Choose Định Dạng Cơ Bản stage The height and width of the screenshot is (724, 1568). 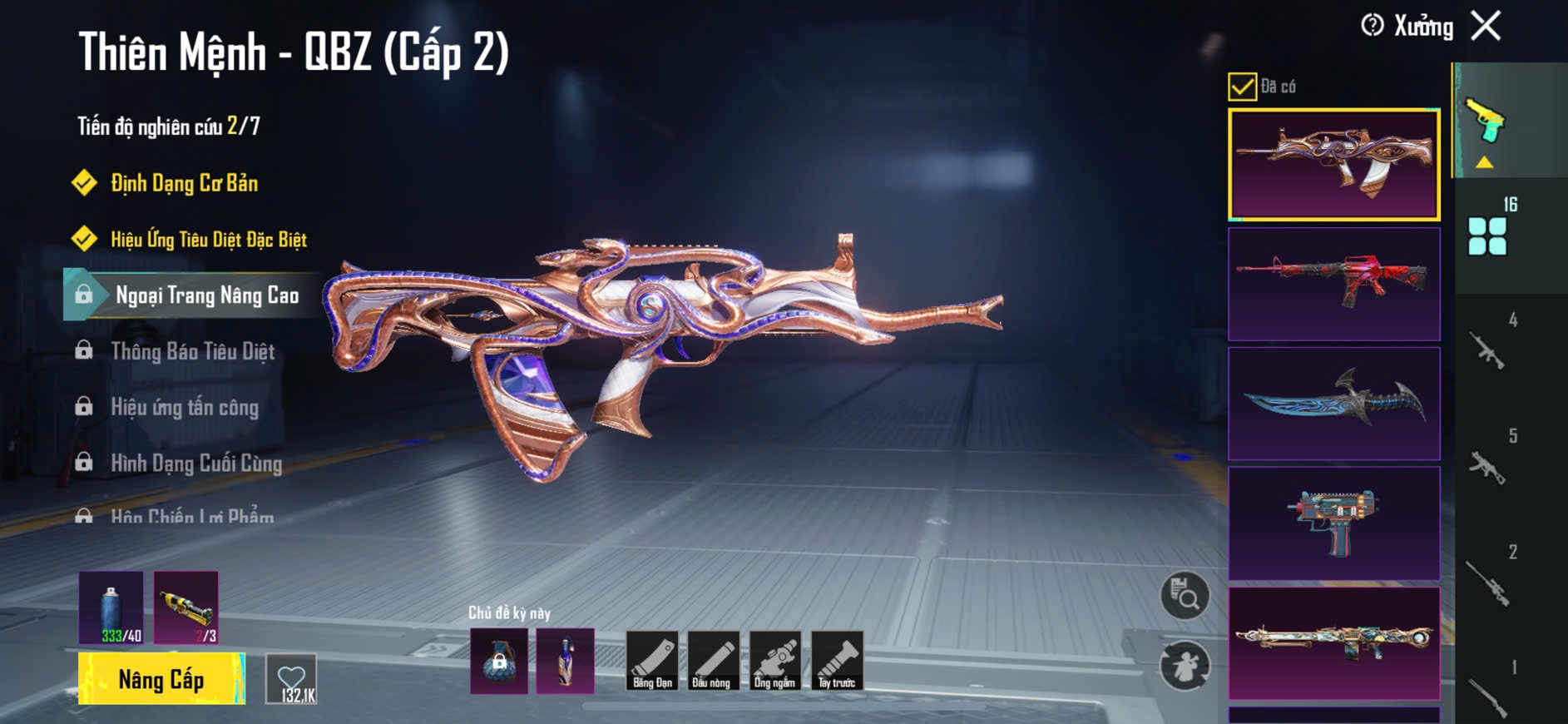pyautogui.click(x=184, y=183)
